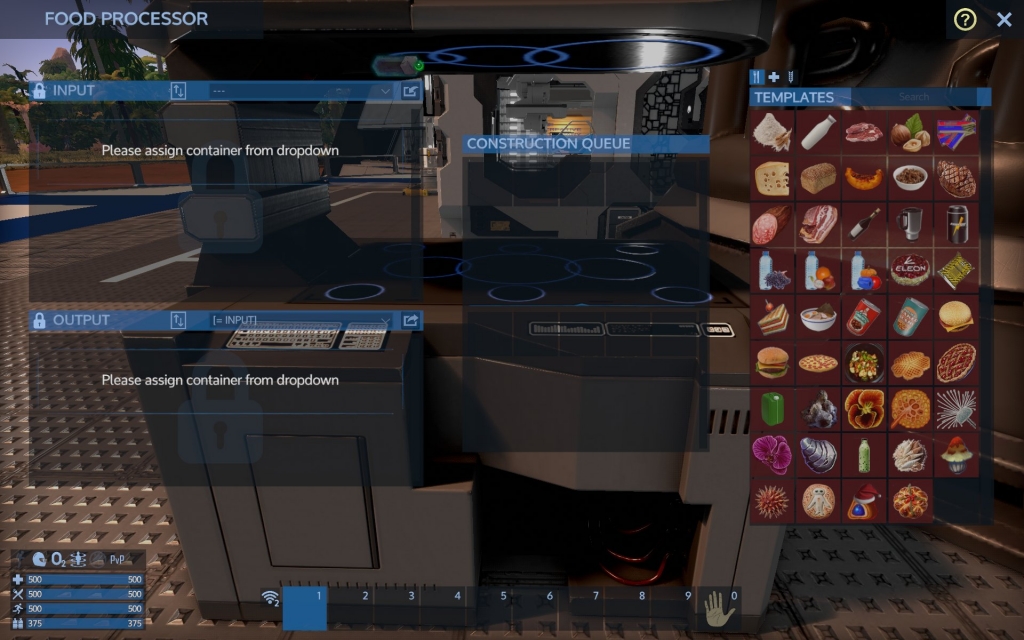The height and width of the screenshot is (640, 1024).
Task: Choose the bread loaf template
Action: tap(818, 178)
